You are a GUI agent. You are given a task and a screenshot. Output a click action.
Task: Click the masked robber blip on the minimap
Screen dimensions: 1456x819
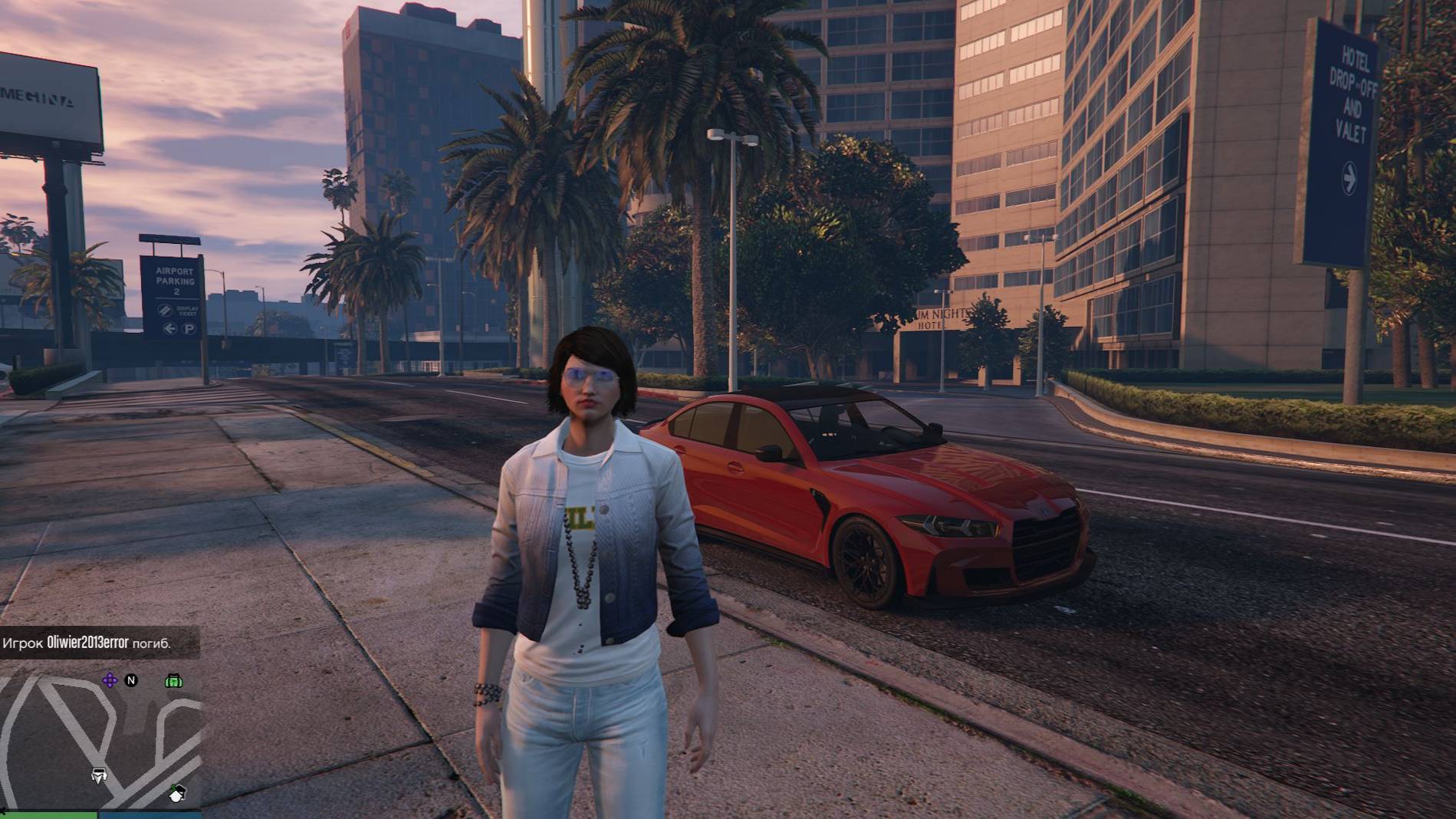(177, 793)
